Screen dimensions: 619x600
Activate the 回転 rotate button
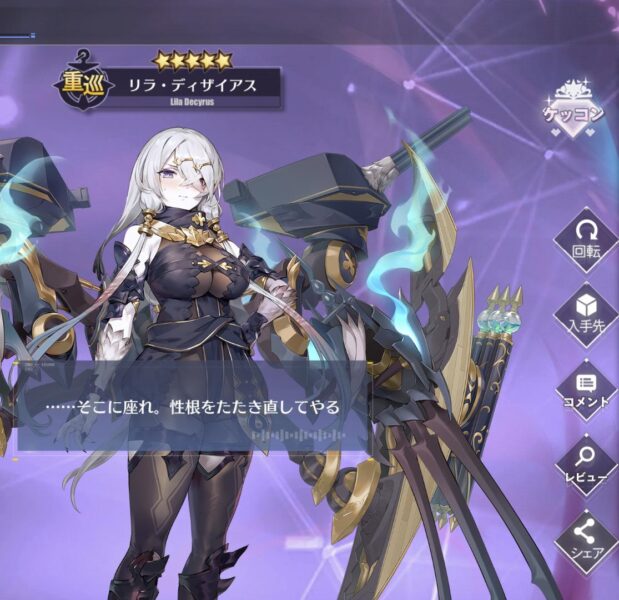585,240
